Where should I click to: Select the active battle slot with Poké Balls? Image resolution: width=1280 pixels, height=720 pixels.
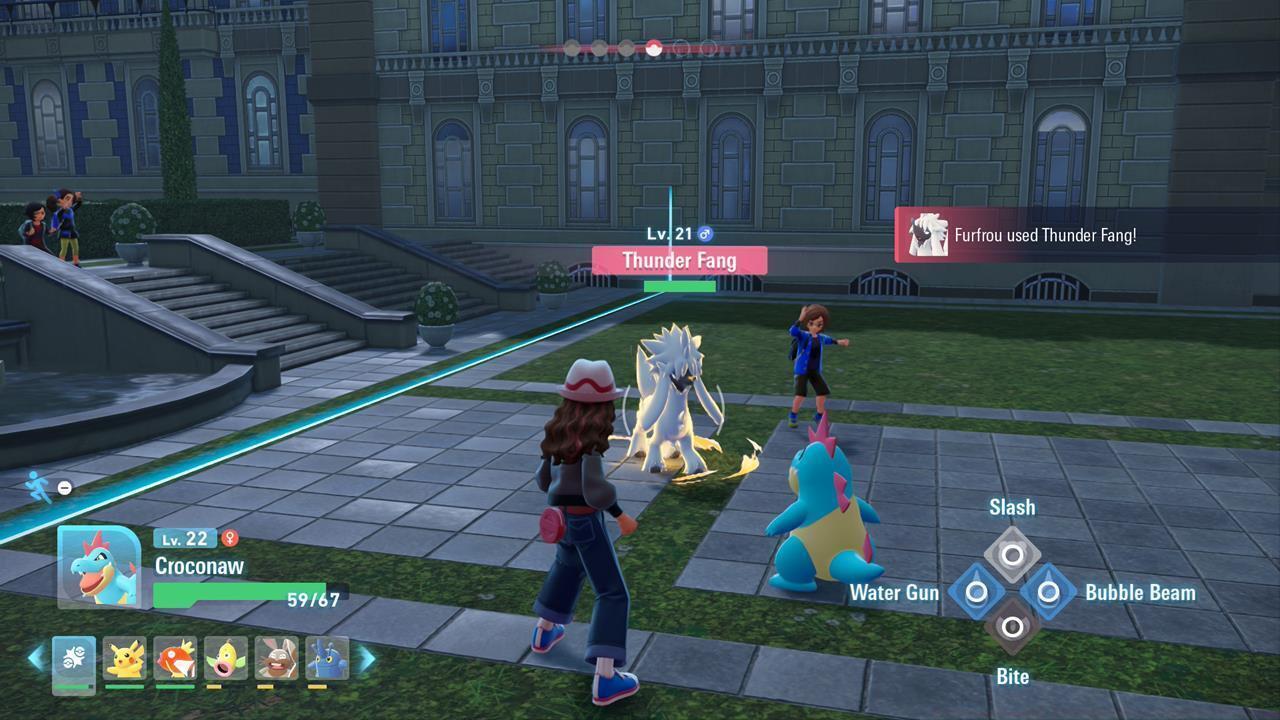point(74,660)
